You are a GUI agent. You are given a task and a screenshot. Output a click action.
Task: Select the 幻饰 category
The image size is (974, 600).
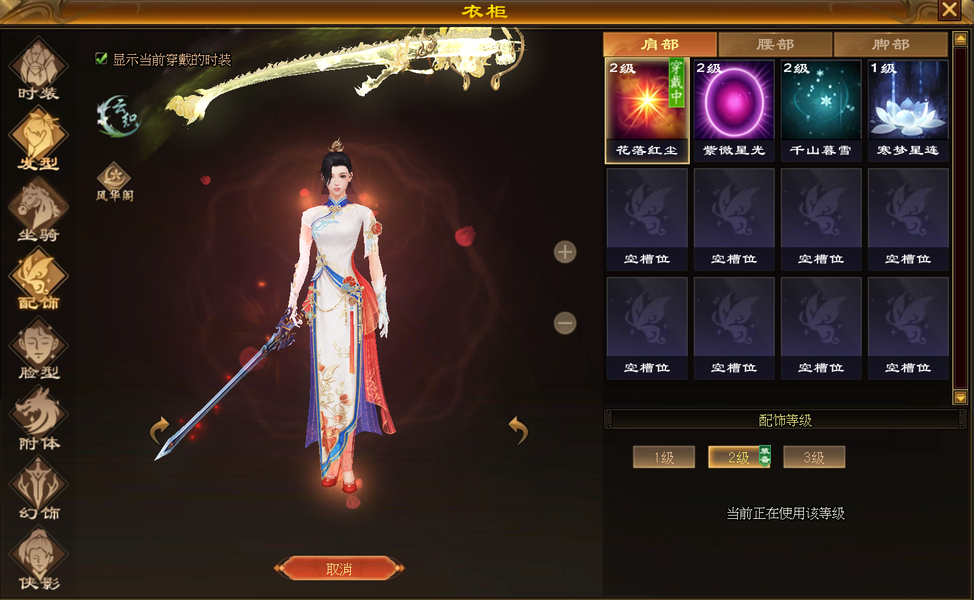pos(39,488)
